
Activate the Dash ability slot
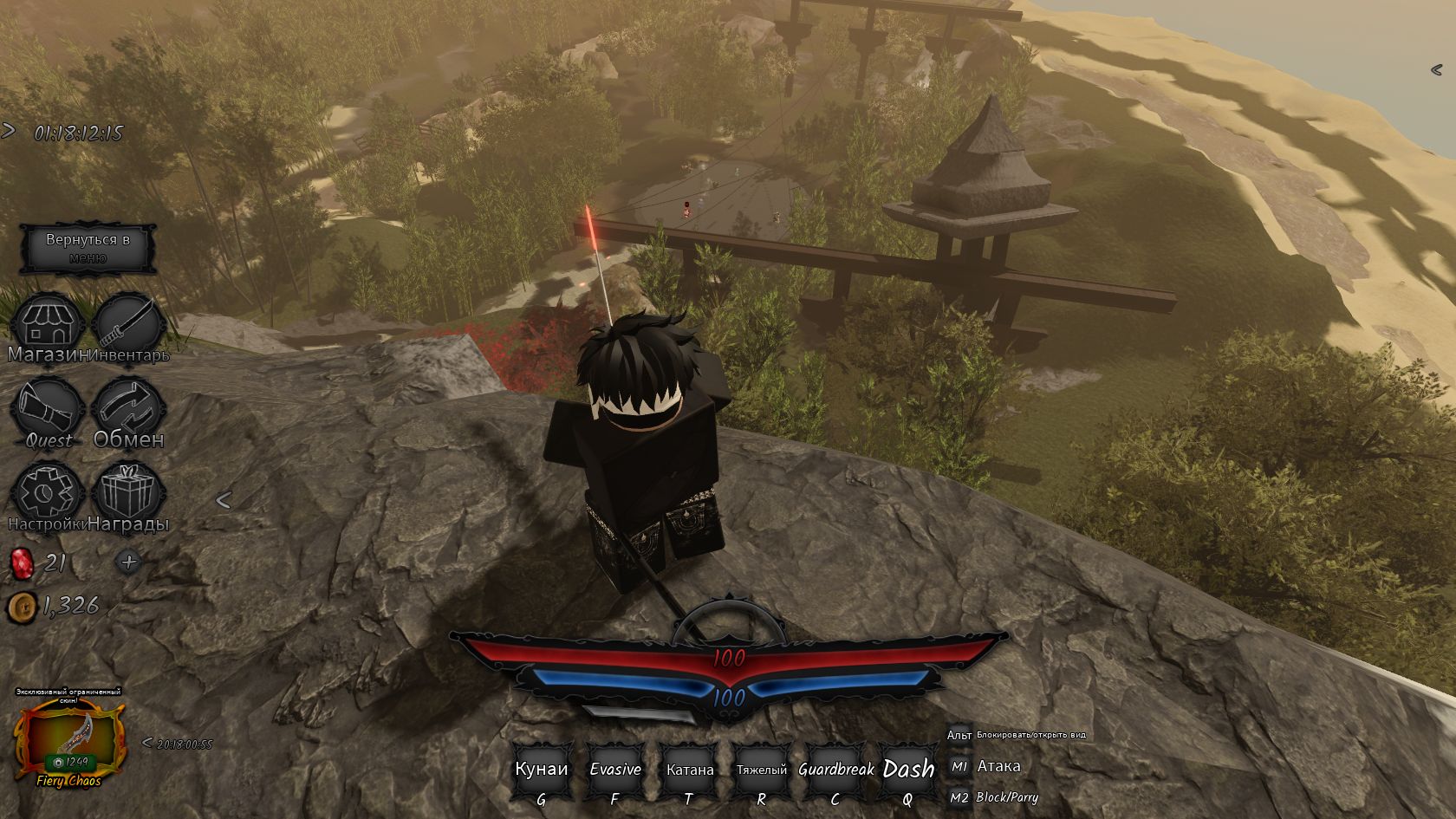(x=908, y=770)
